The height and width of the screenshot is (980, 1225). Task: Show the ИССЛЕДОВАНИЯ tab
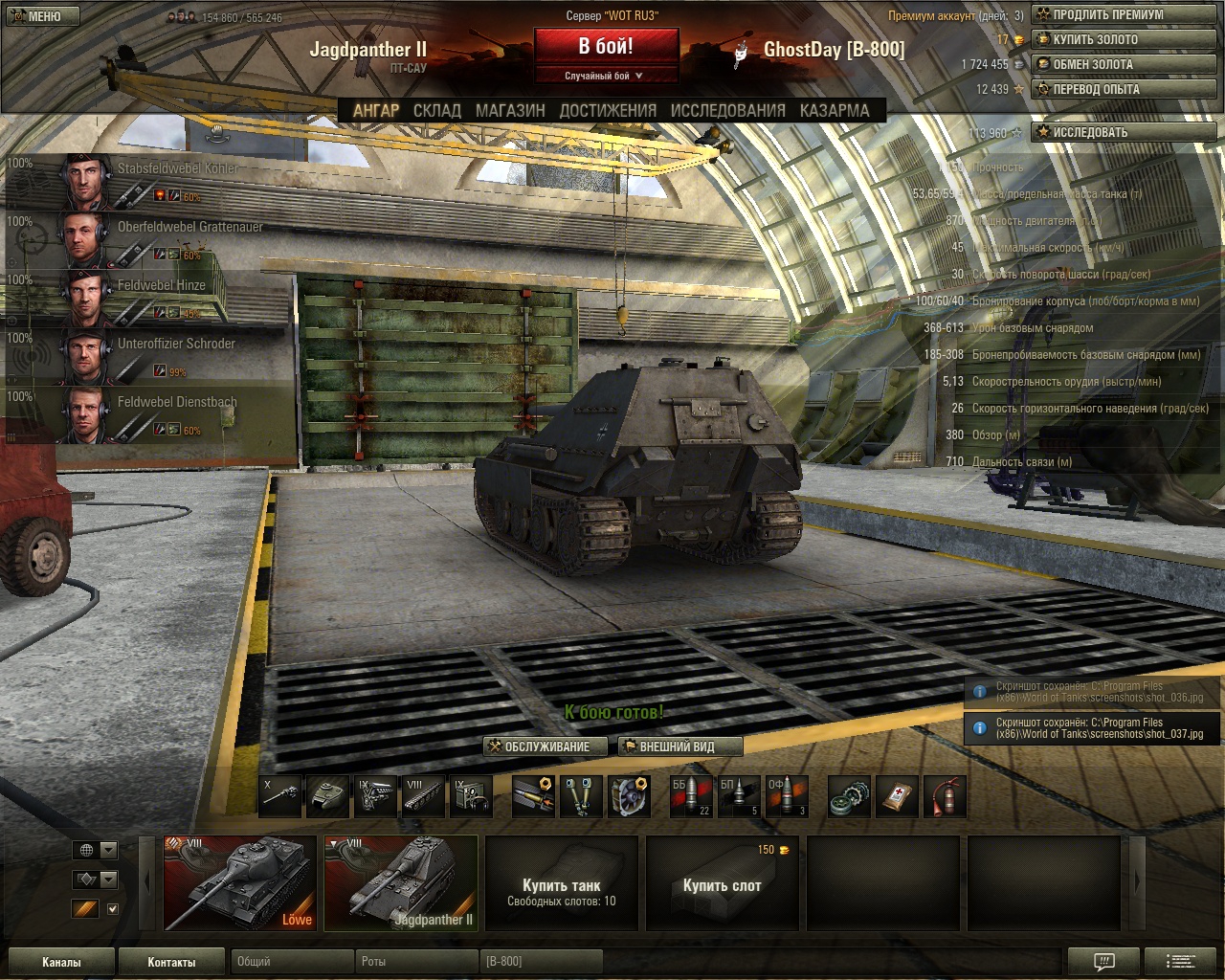pos(727,111)
